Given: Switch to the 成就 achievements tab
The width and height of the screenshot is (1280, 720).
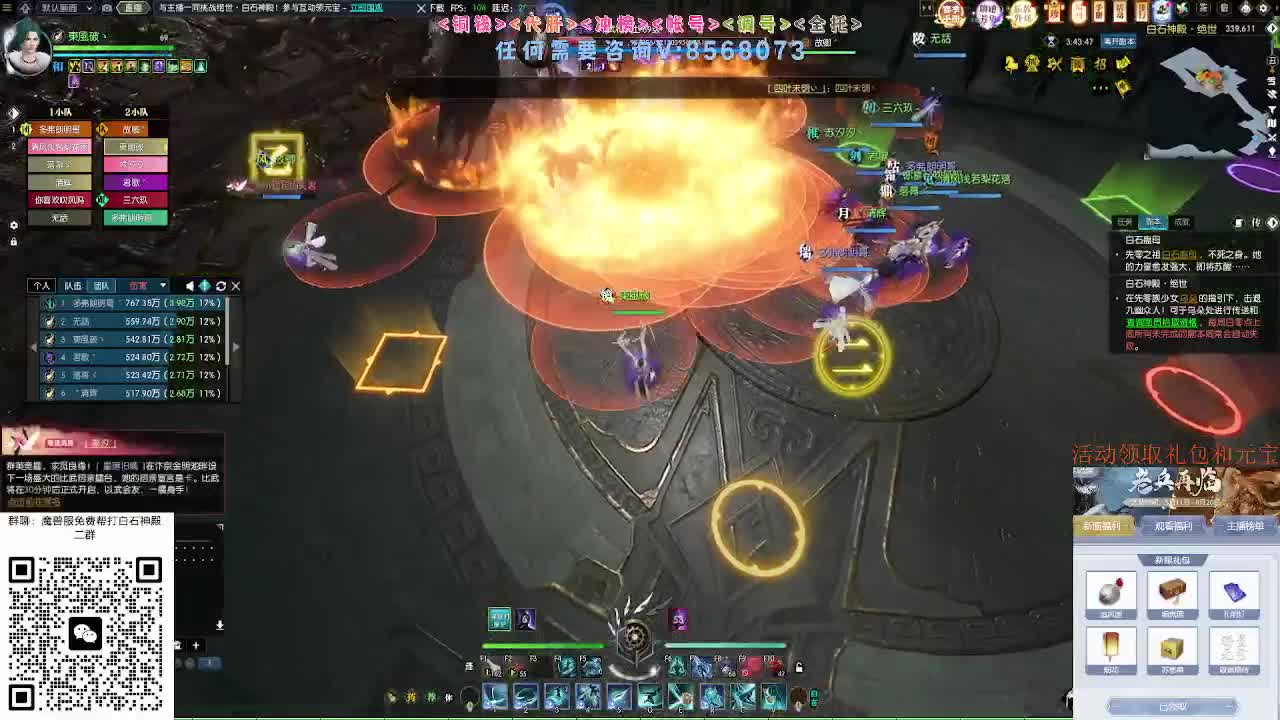Looking at the screenshot, I should tap(1183, 222).
